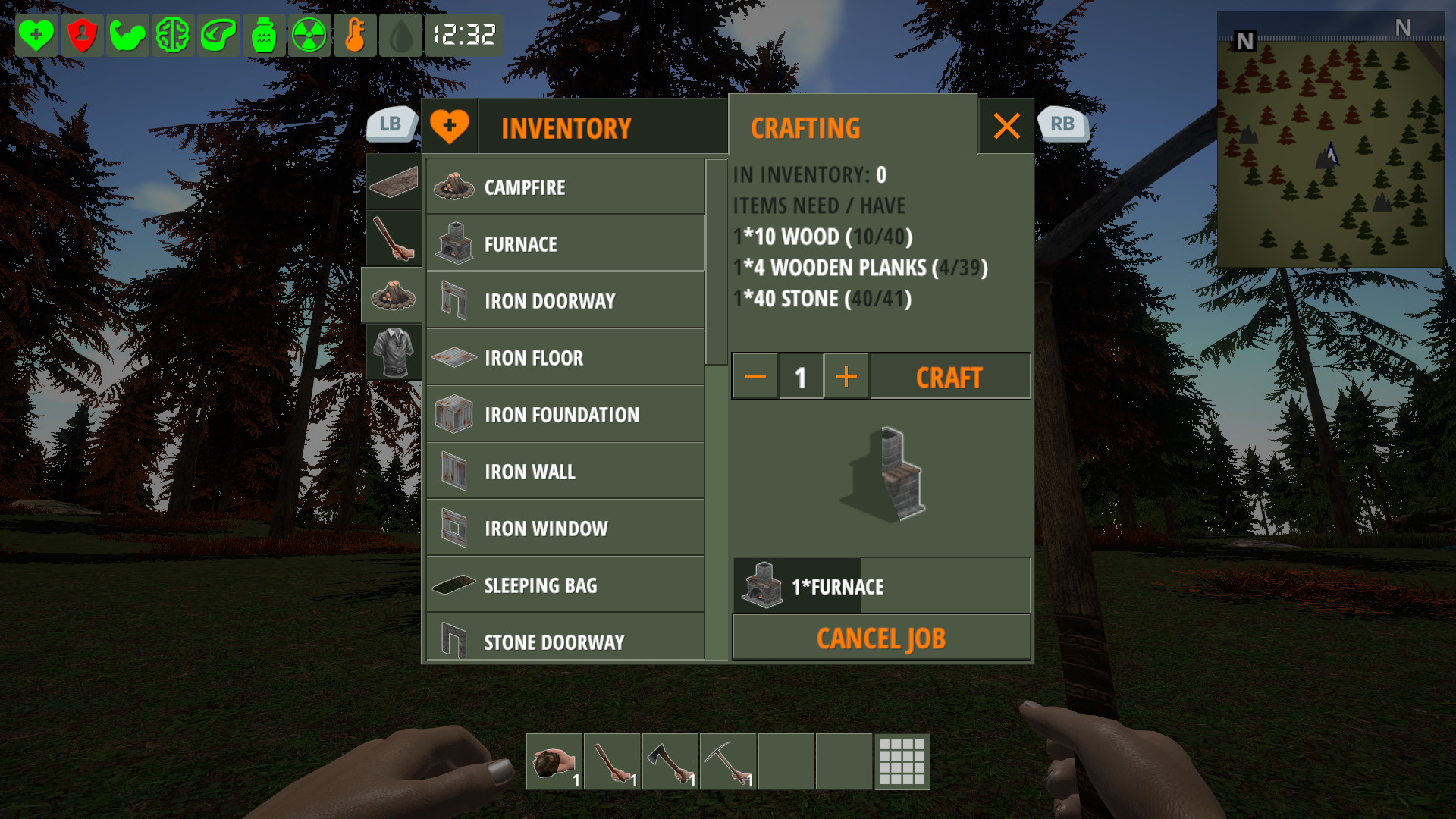Select the rock in the hotbar
This screenshot has width=1456, height=819.
(554, 762)
